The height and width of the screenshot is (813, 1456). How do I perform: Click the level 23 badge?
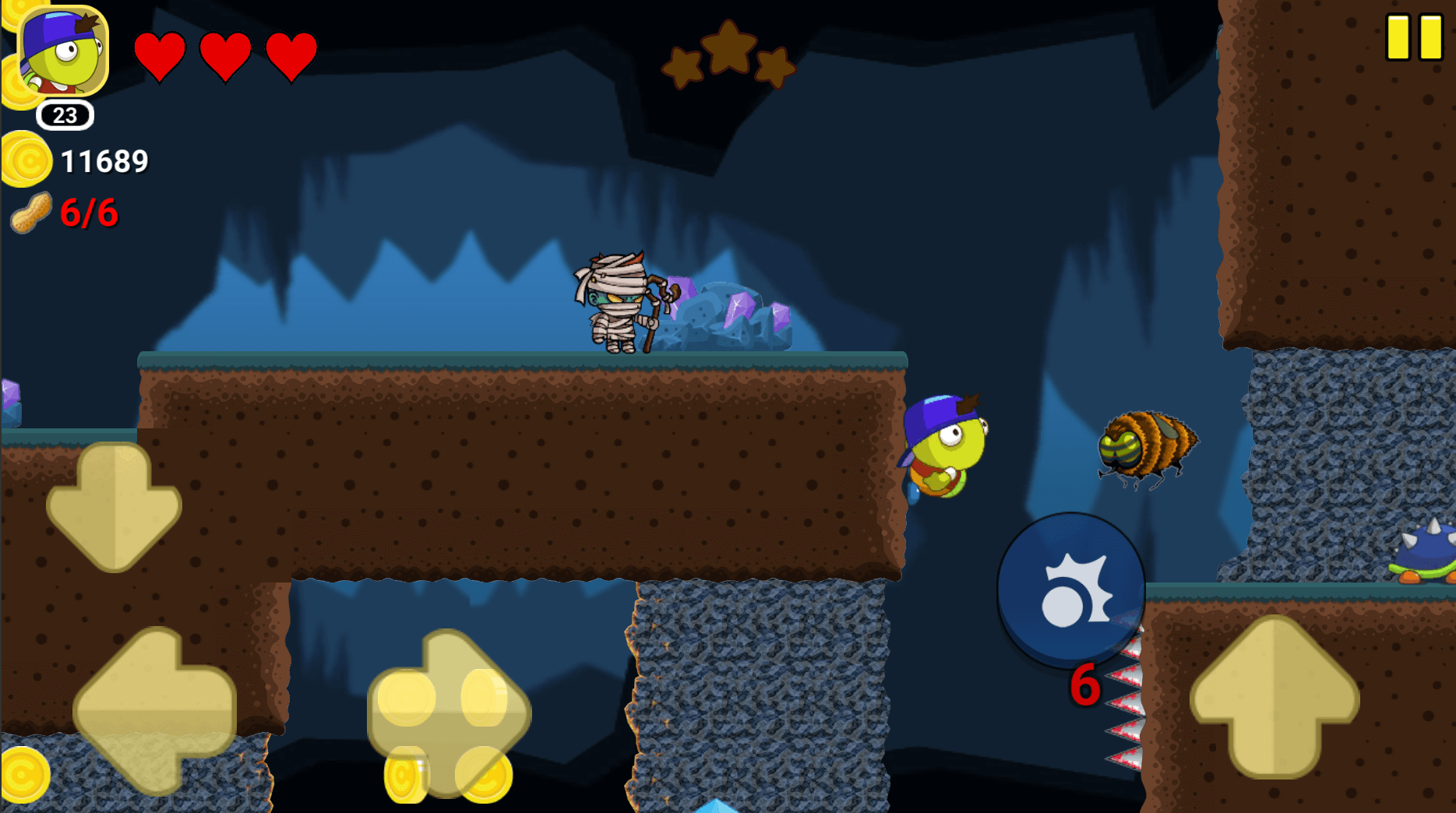pos(63,116)
